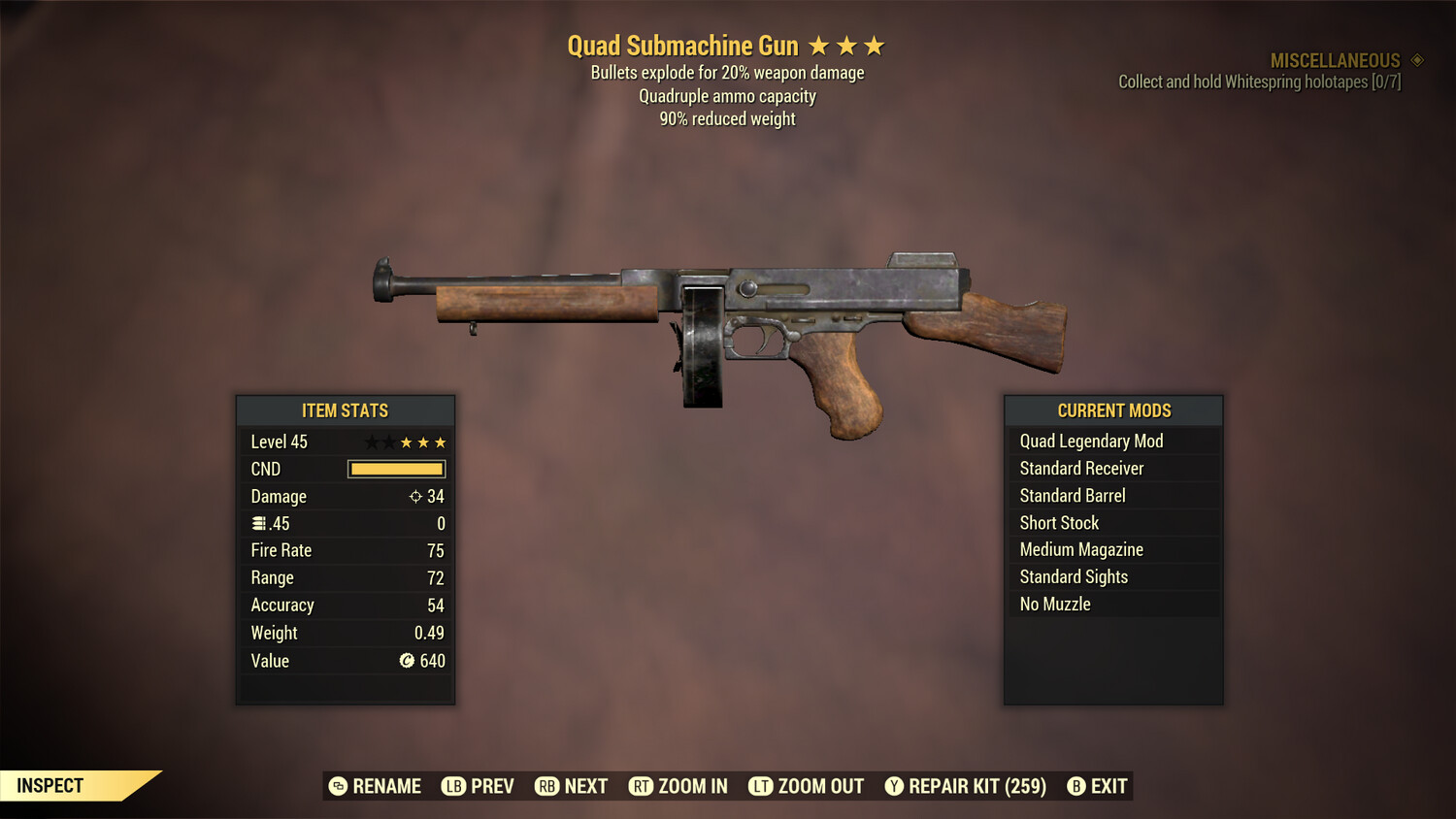1456x819 pixels.
Task: Expand the Quad Legendary Mod entry
Action: pyautogui.click(x=1090, y=441)
